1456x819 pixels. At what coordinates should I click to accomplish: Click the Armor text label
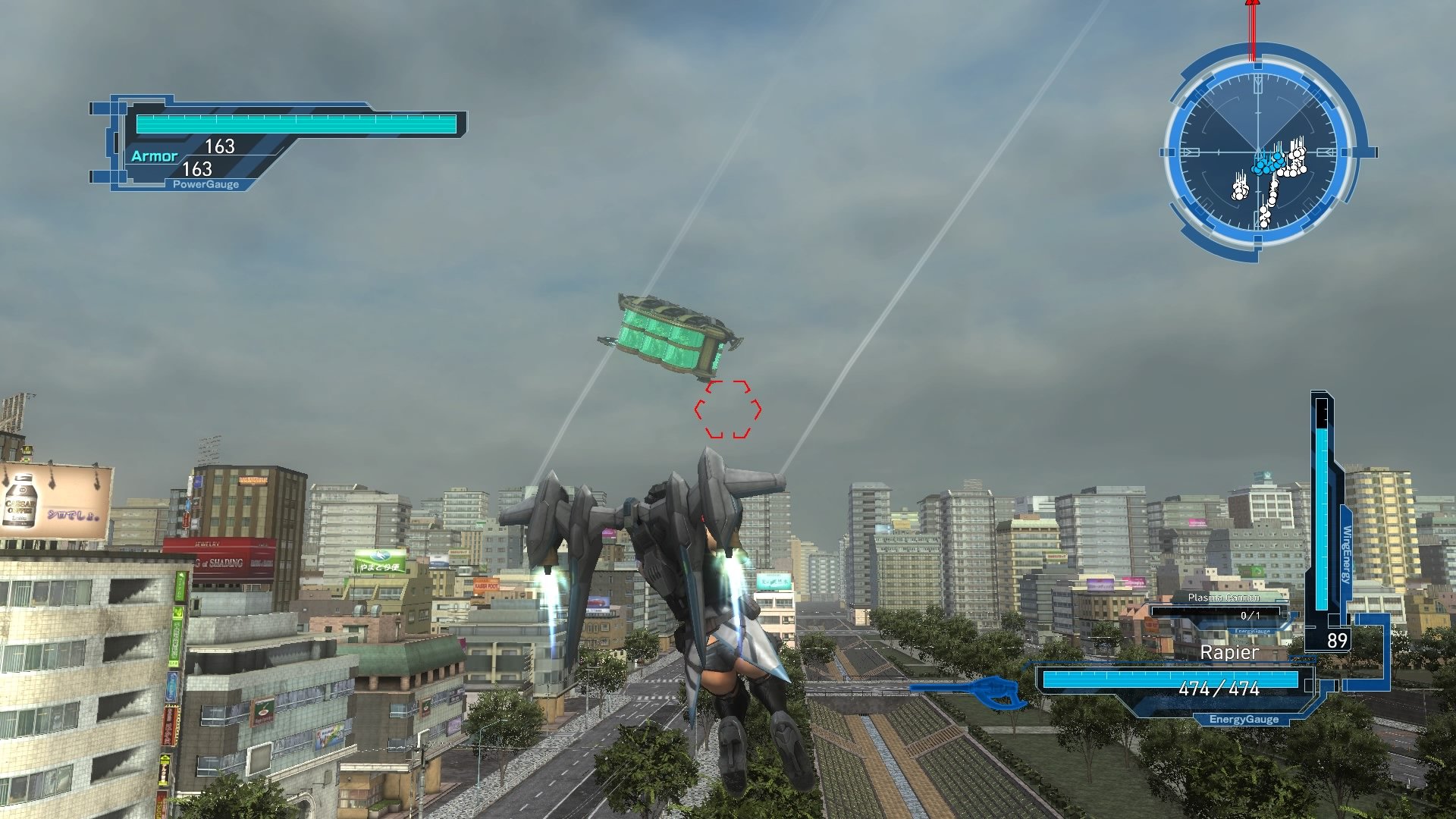(155, 155)
